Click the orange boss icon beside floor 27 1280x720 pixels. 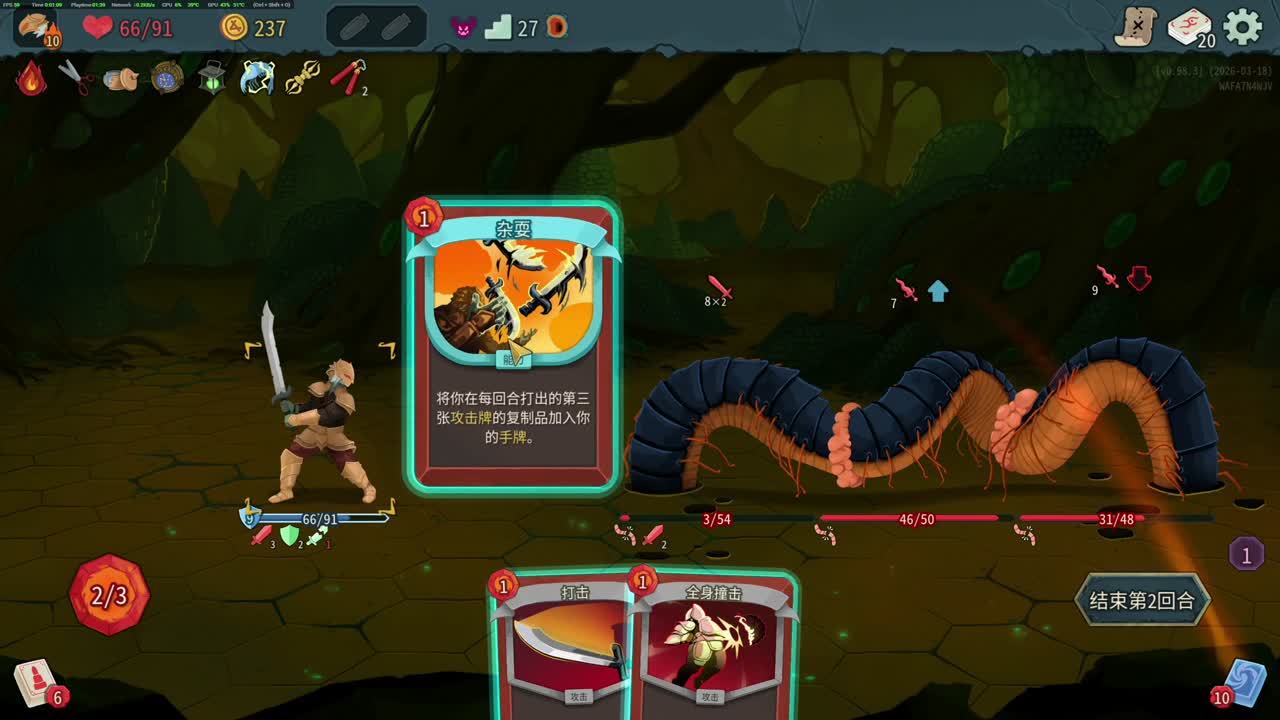(557, 28)
